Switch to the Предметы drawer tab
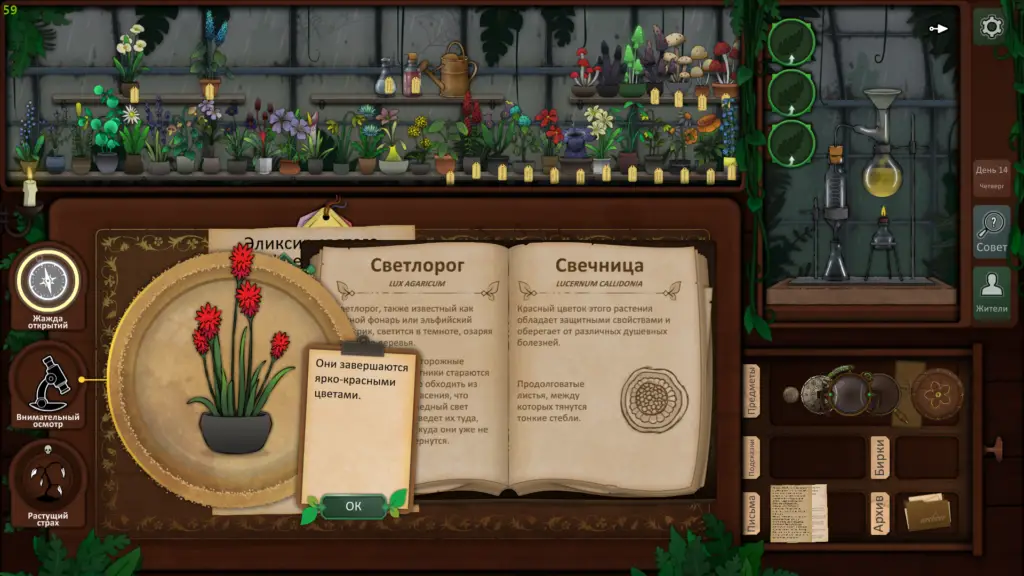The width and height of the screenshot is (1024, 576). pos(753,393)
